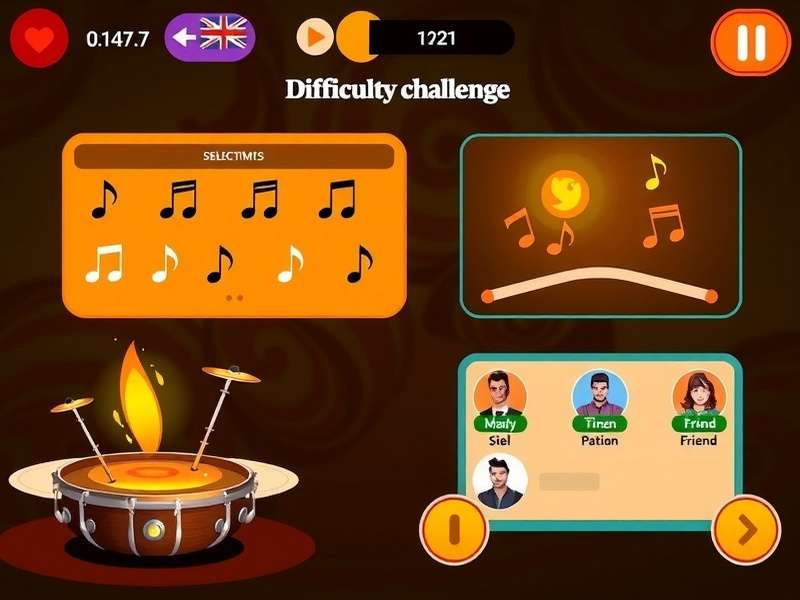Go to next page with arrow button
The height and width of the screenshot is (600, 800).
coord(746,529)
